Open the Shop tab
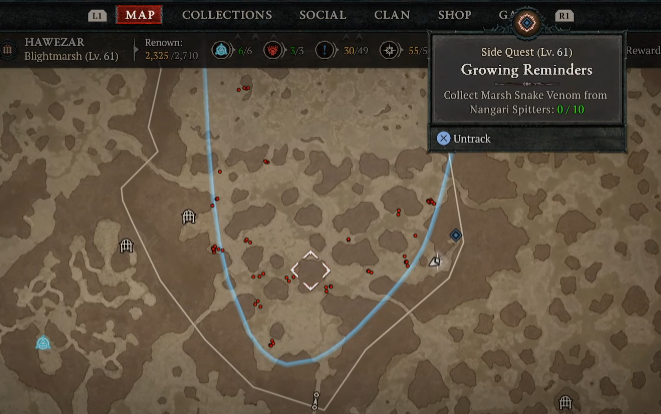661x414 pixels. coord(455,15)
